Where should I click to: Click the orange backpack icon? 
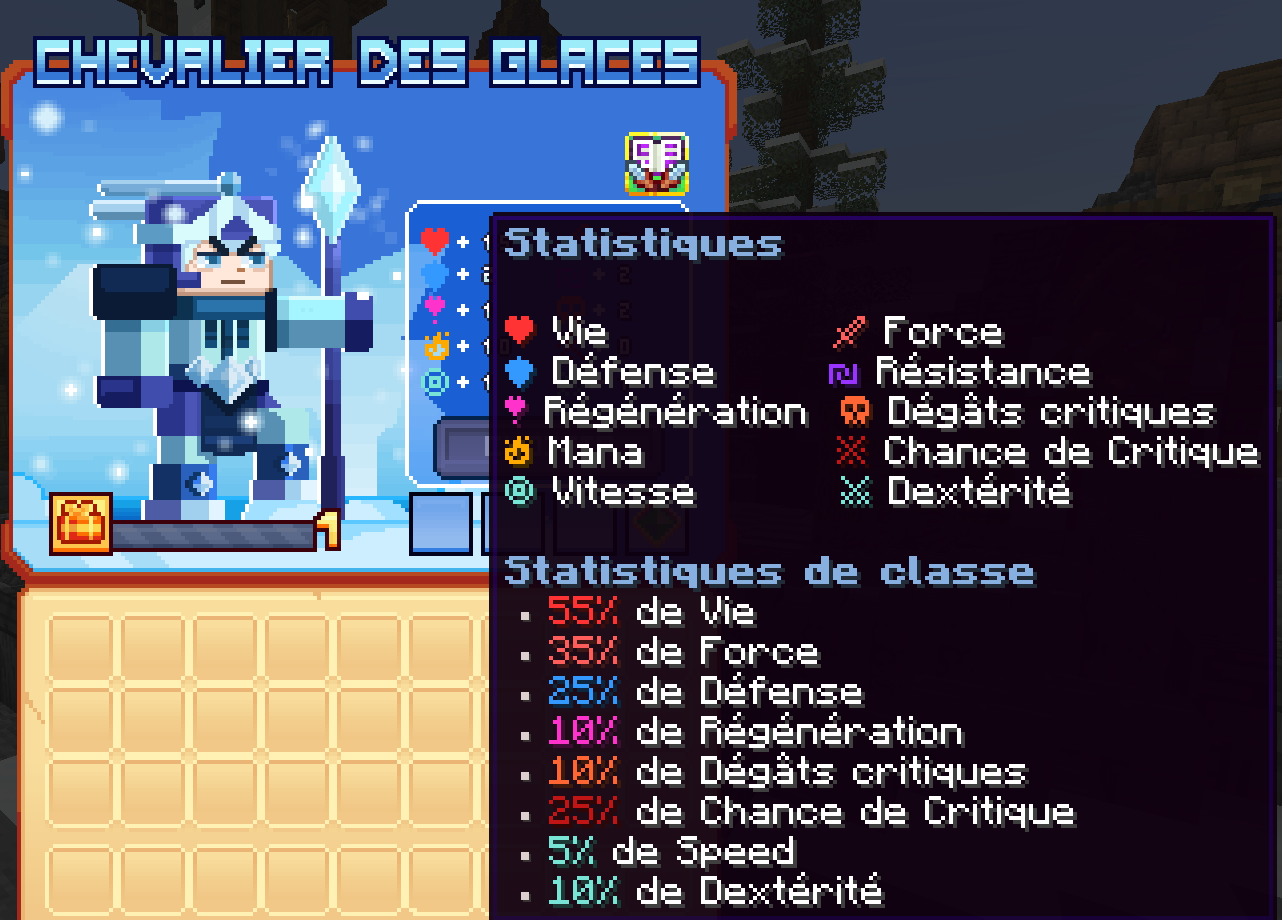point(81,523)
